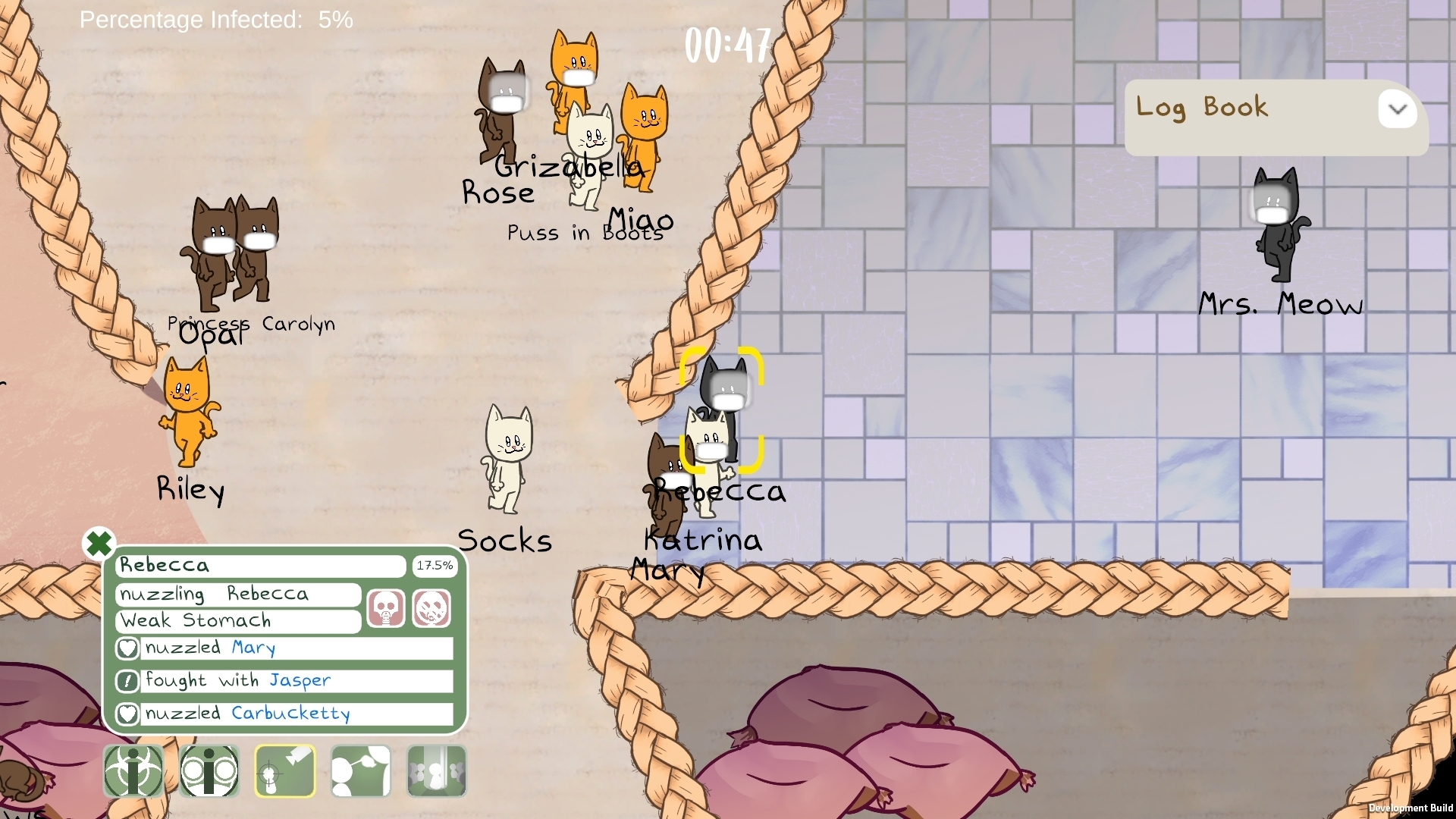Pick the cat-tracking link tool
The image size is (1456, 819).
tap(359, 770)
